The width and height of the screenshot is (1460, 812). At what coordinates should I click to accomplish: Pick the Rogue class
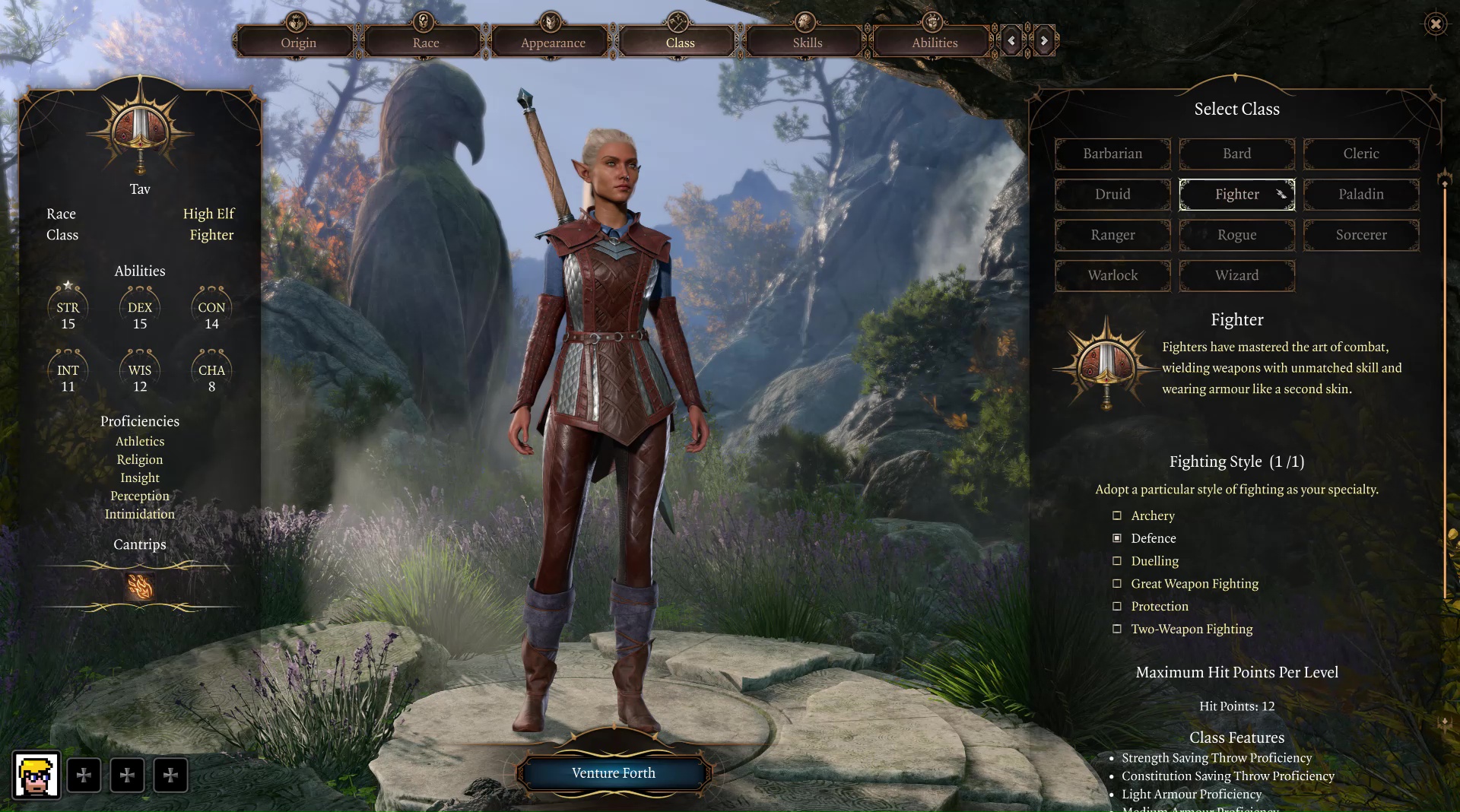point(1236,235)
